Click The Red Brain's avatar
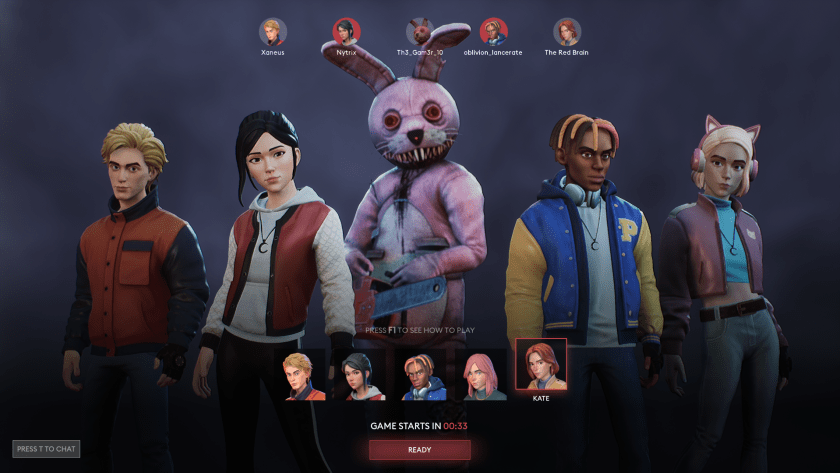The image size is (840, 473). 567,32
